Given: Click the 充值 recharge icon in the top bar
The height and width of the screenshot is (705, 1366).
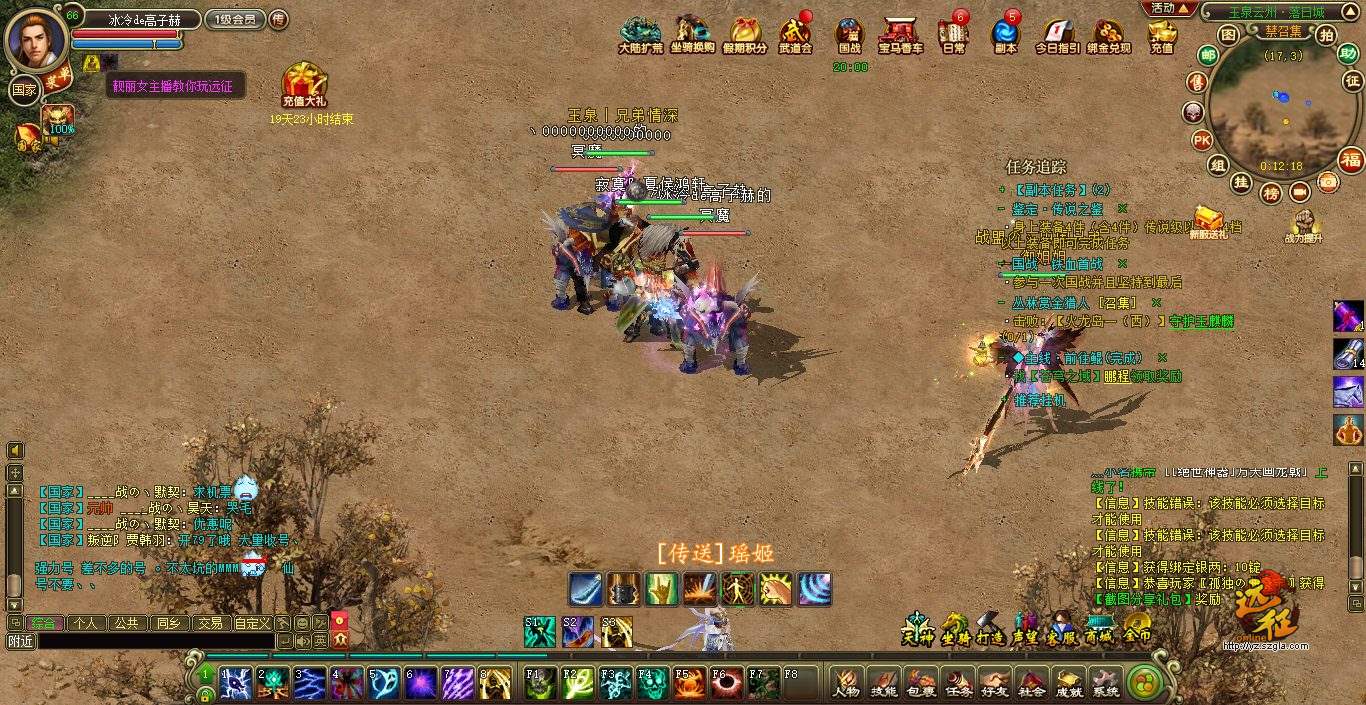Looking at the screenshot, I should coord(1161,35).
